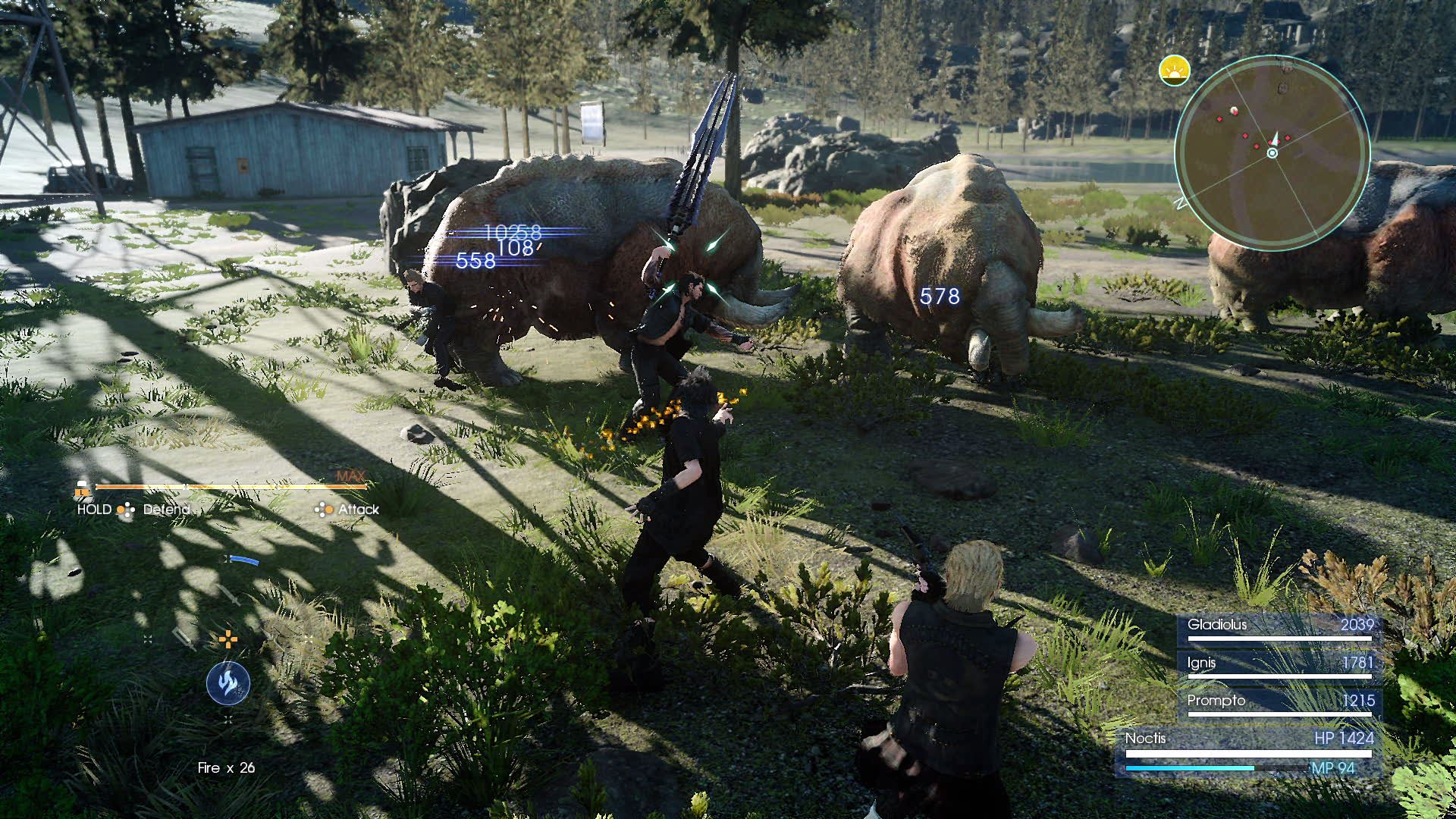Click the HOLD label in the command bar
The image size is (1456, 819).
pos(94,509)
